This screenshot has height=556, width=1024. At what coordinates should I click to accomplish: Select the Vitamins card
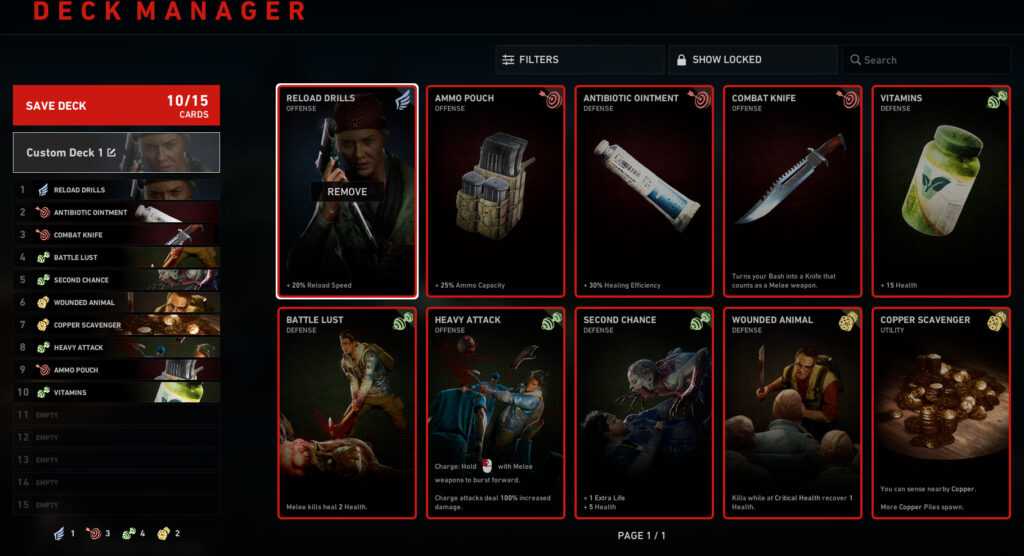941,191
